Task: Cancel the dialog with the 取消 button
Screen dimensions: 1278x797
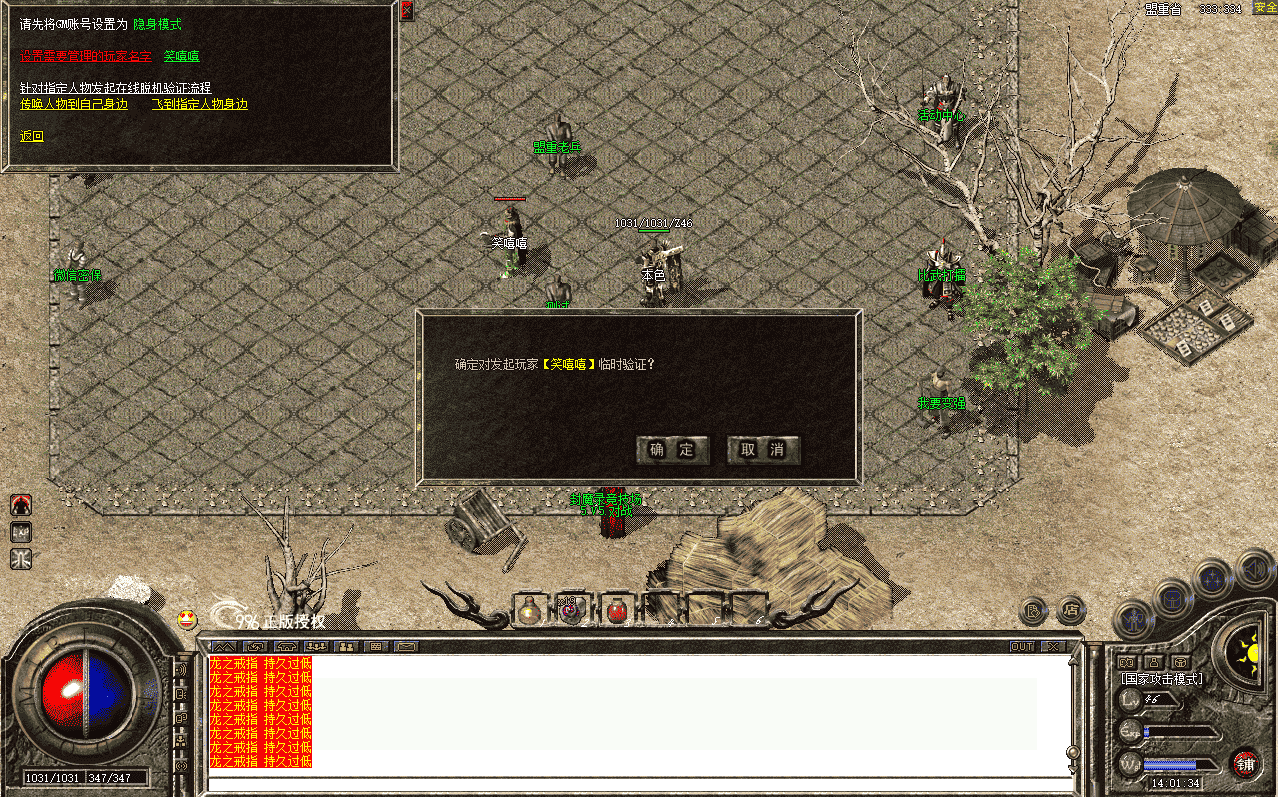Action: [763, 450]
